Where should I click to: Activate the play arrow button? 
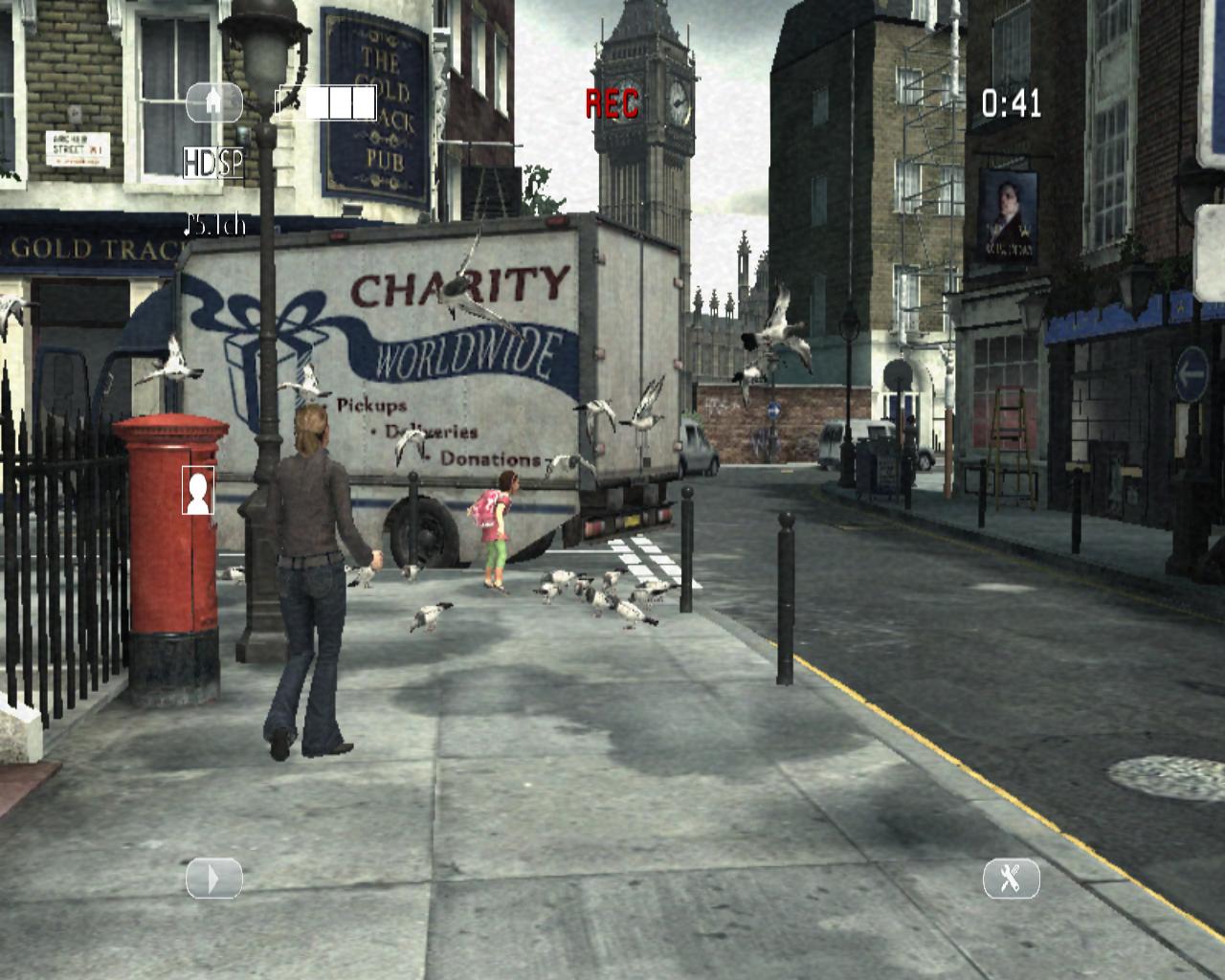point(213,879)
